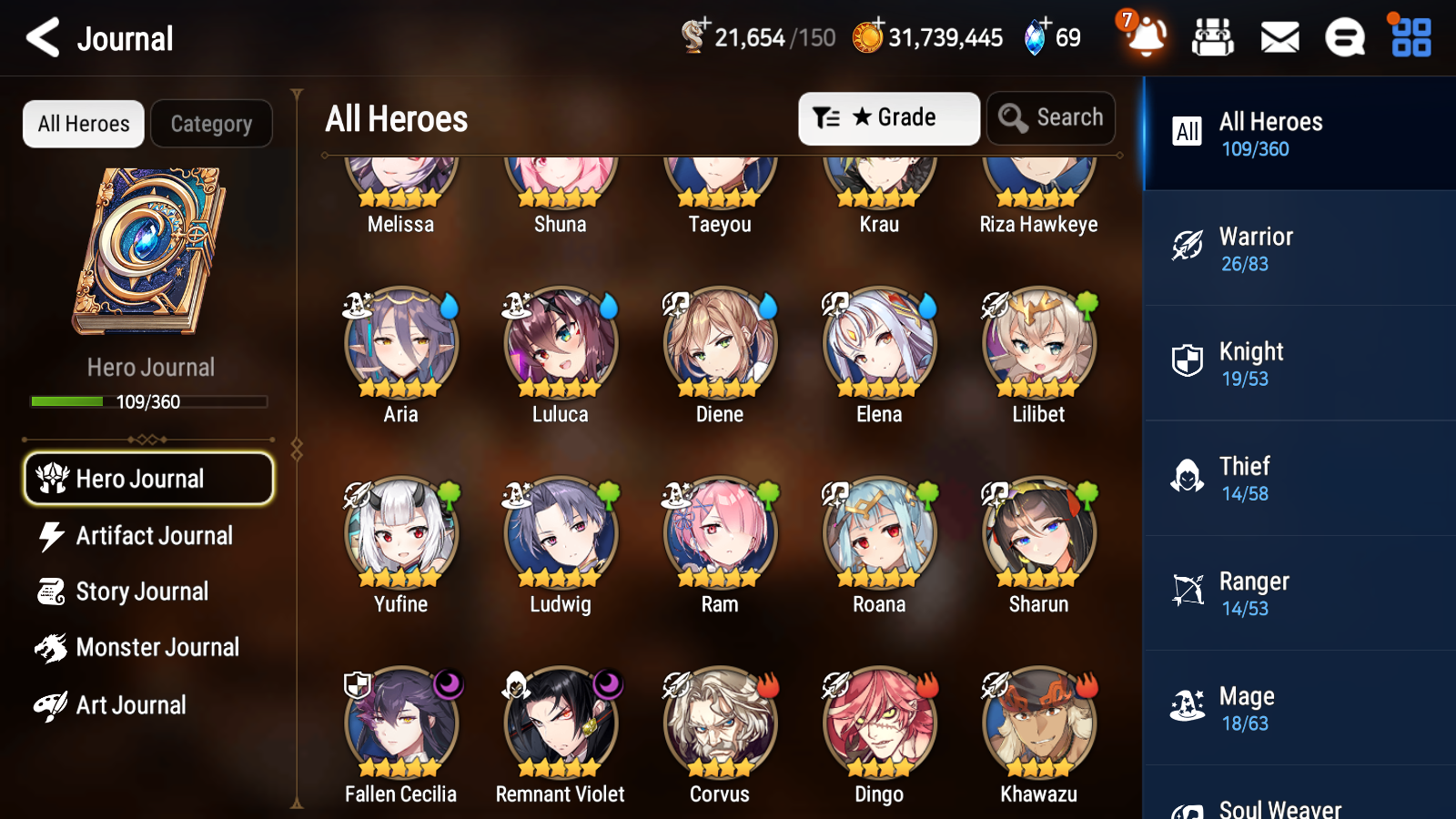
Task: Go back using the Journal arrow
Action: pos(40,38)
